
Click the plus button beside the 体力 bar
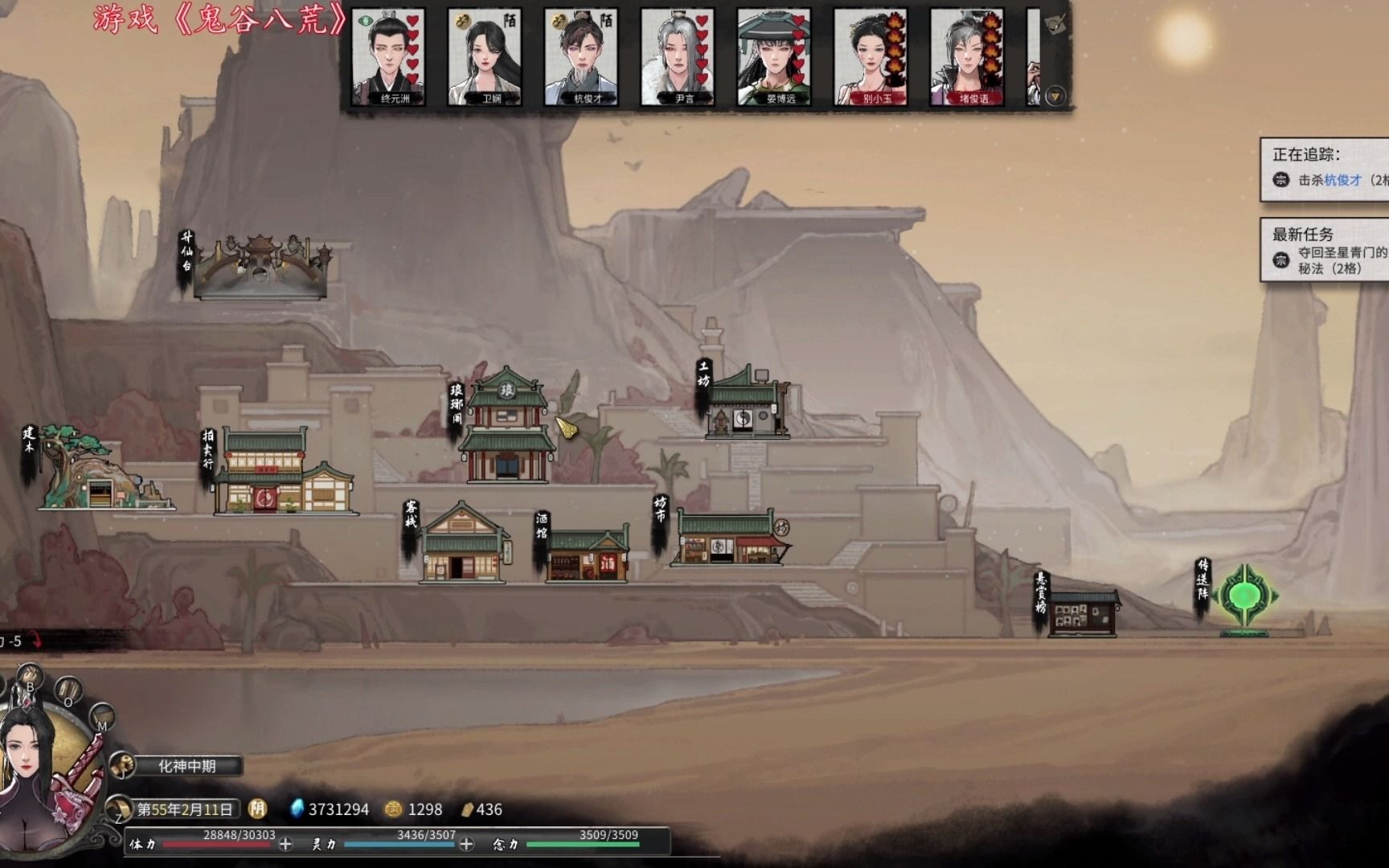(x=285, y=844)
